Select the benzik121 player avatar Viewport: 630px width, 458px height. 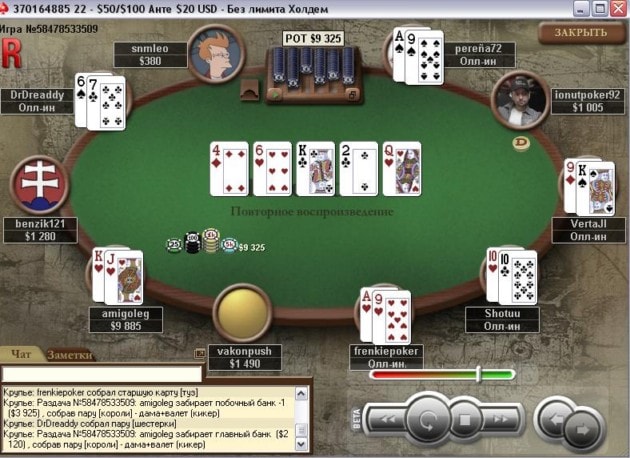(39, 186)
